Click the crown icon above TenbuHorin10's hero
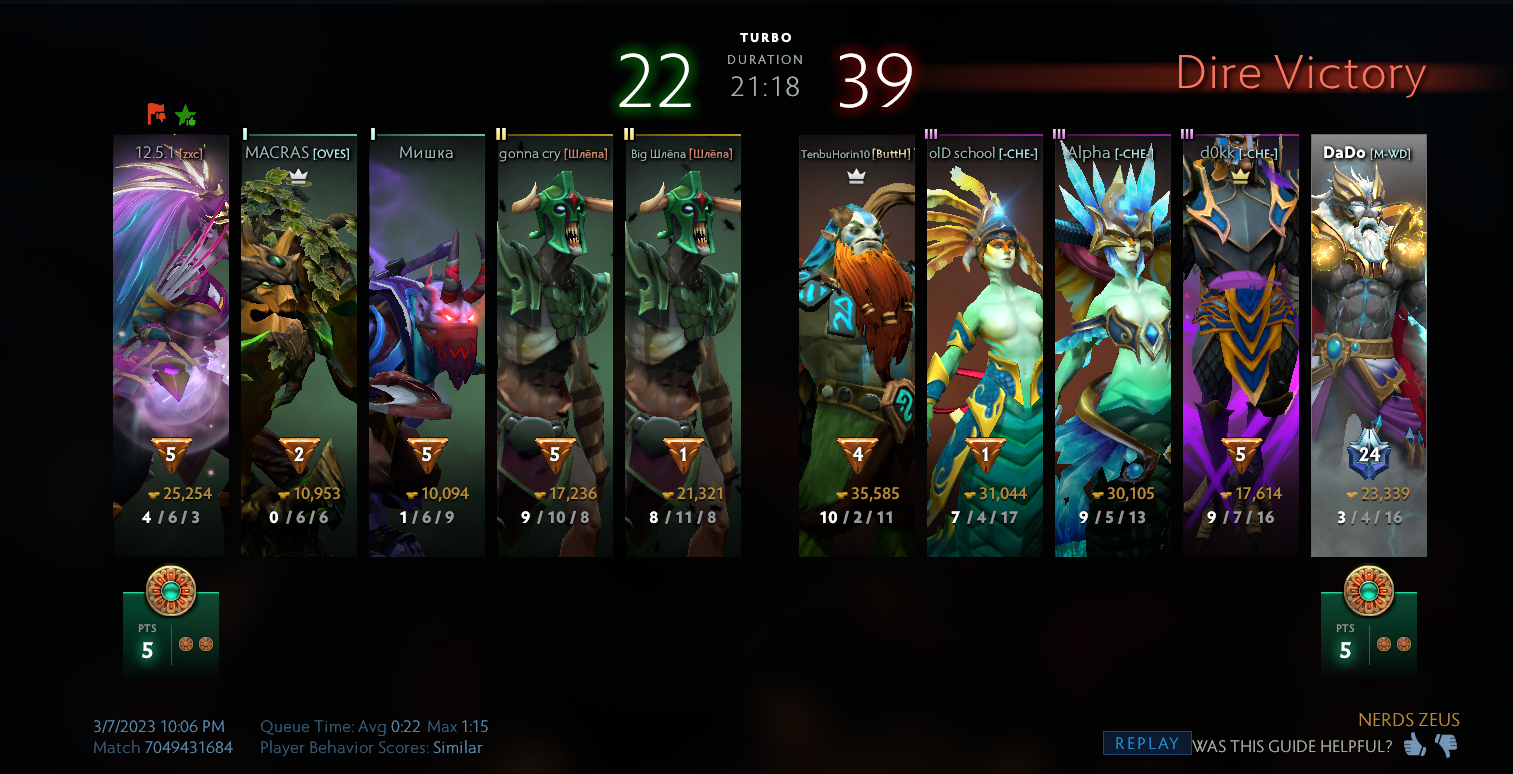 pyautogui.click(x=855, y=177)
